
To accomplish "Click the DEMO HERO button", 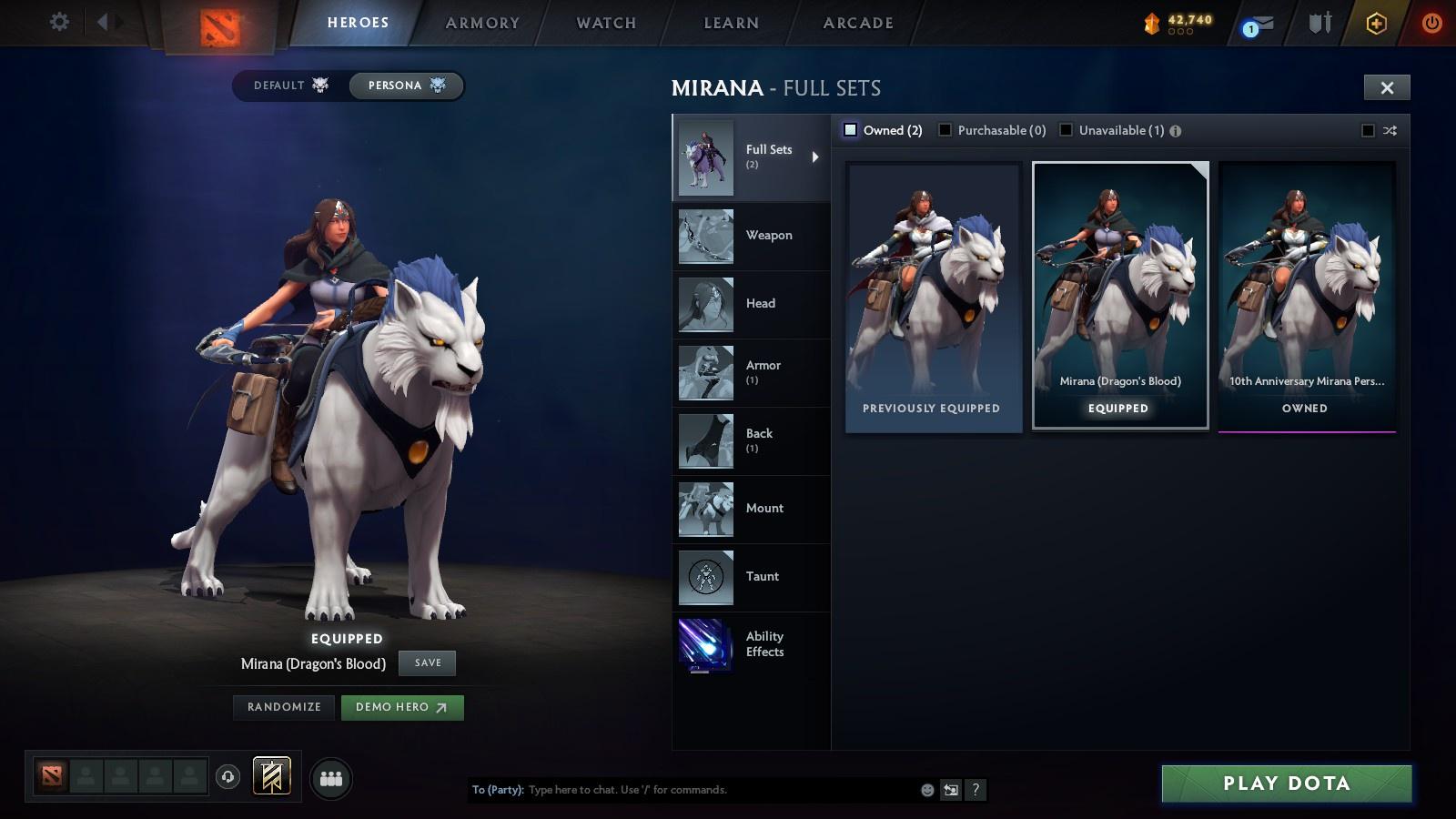I will 401,707.
